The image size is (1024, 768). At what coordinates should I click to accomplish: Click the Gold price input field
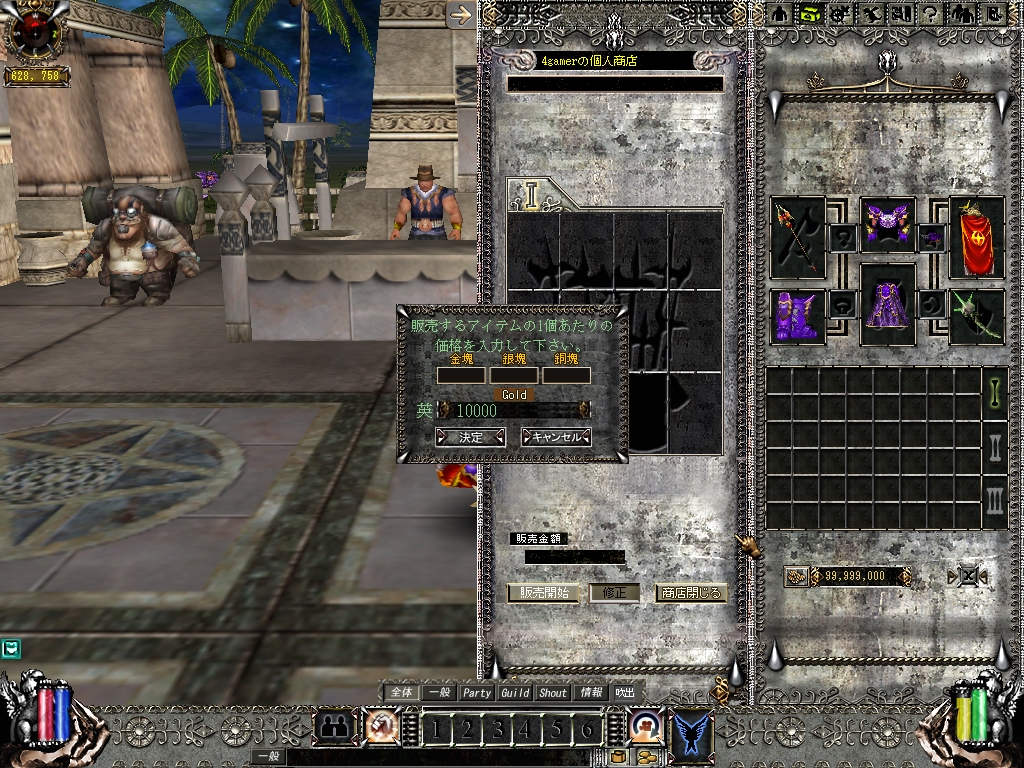tap(516, 410)
